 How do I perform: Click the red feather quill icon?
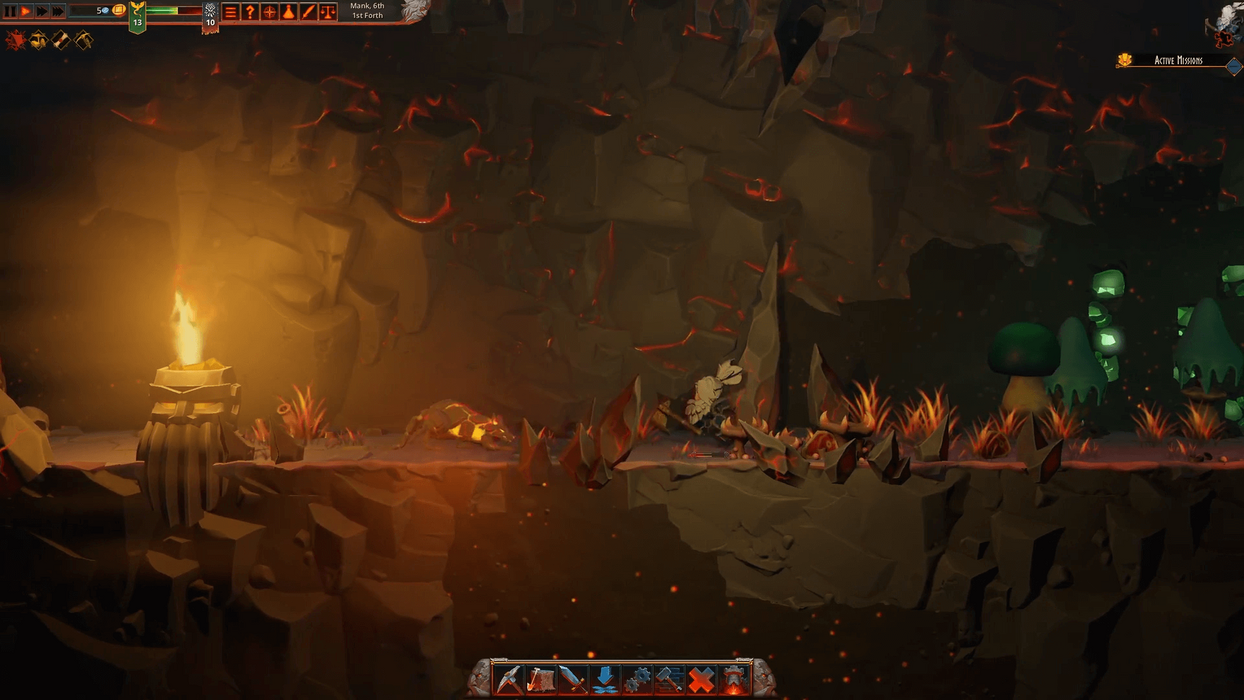[x=308, y=12]
